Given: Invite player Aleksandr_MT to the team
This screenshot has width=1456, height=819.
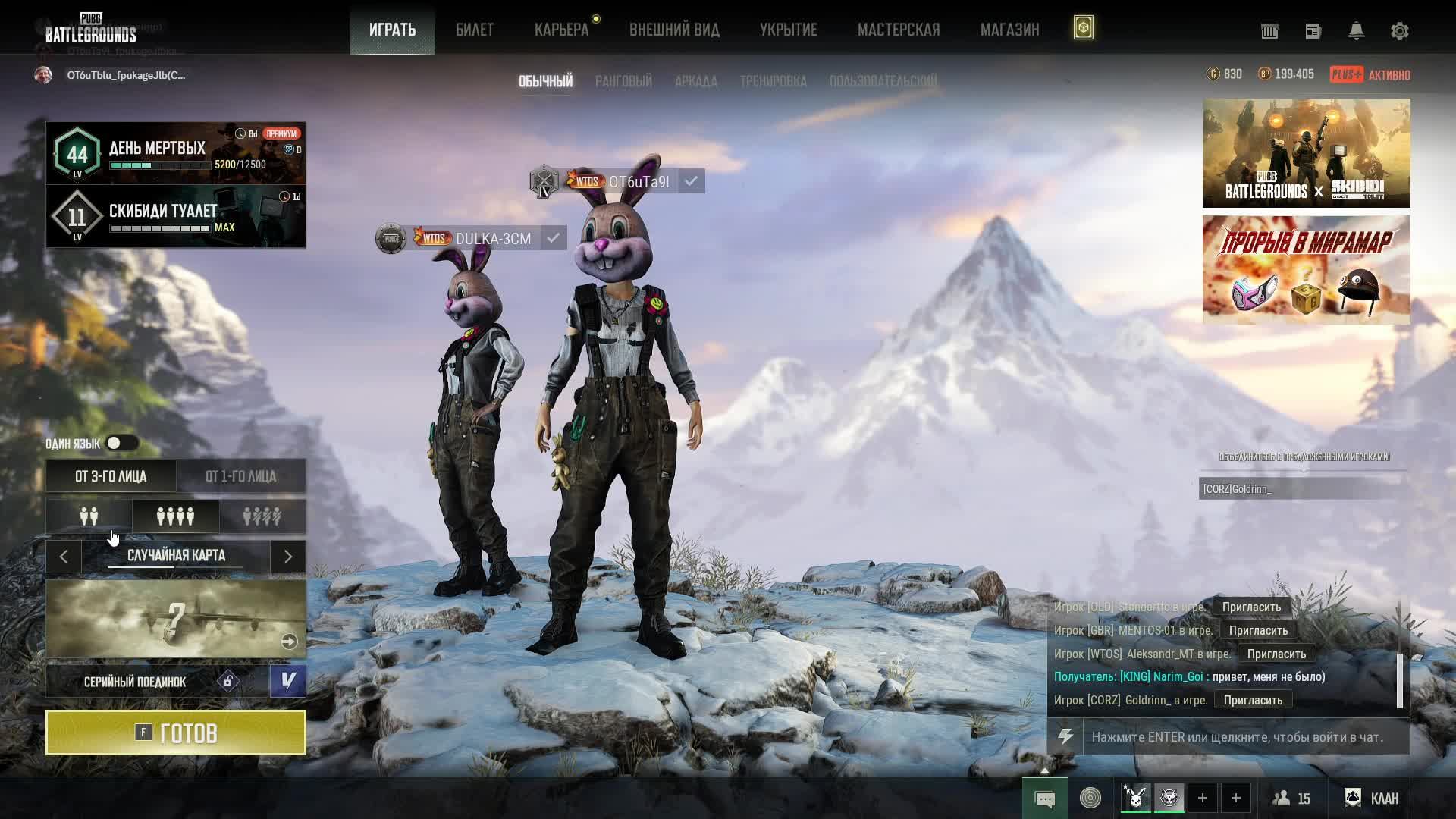Looking at the screenshot, I should (1276, 654).
